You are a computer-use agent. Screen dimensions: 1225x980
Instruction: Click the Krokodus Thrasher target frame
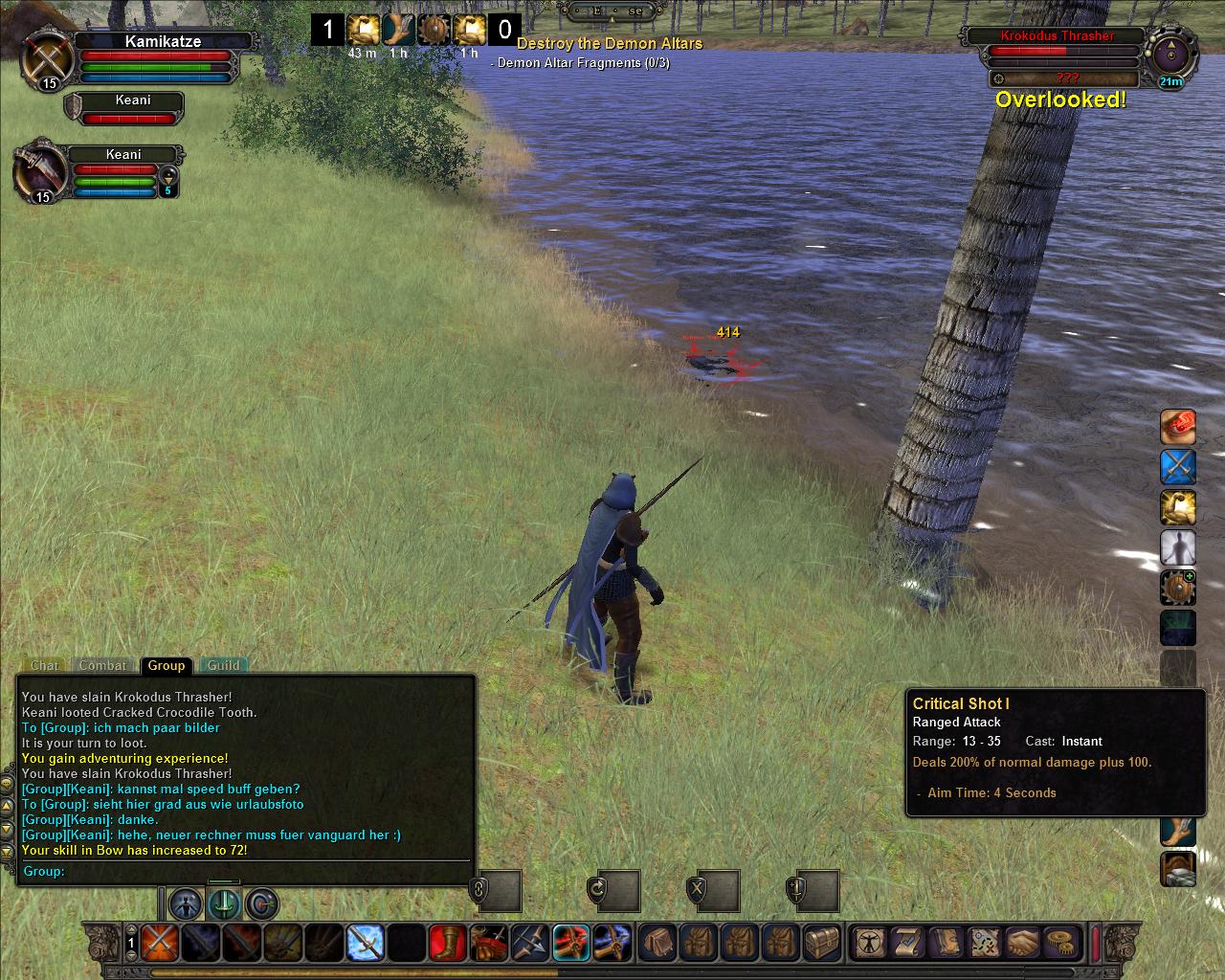pyautogui.click(x=1058, y=36)
